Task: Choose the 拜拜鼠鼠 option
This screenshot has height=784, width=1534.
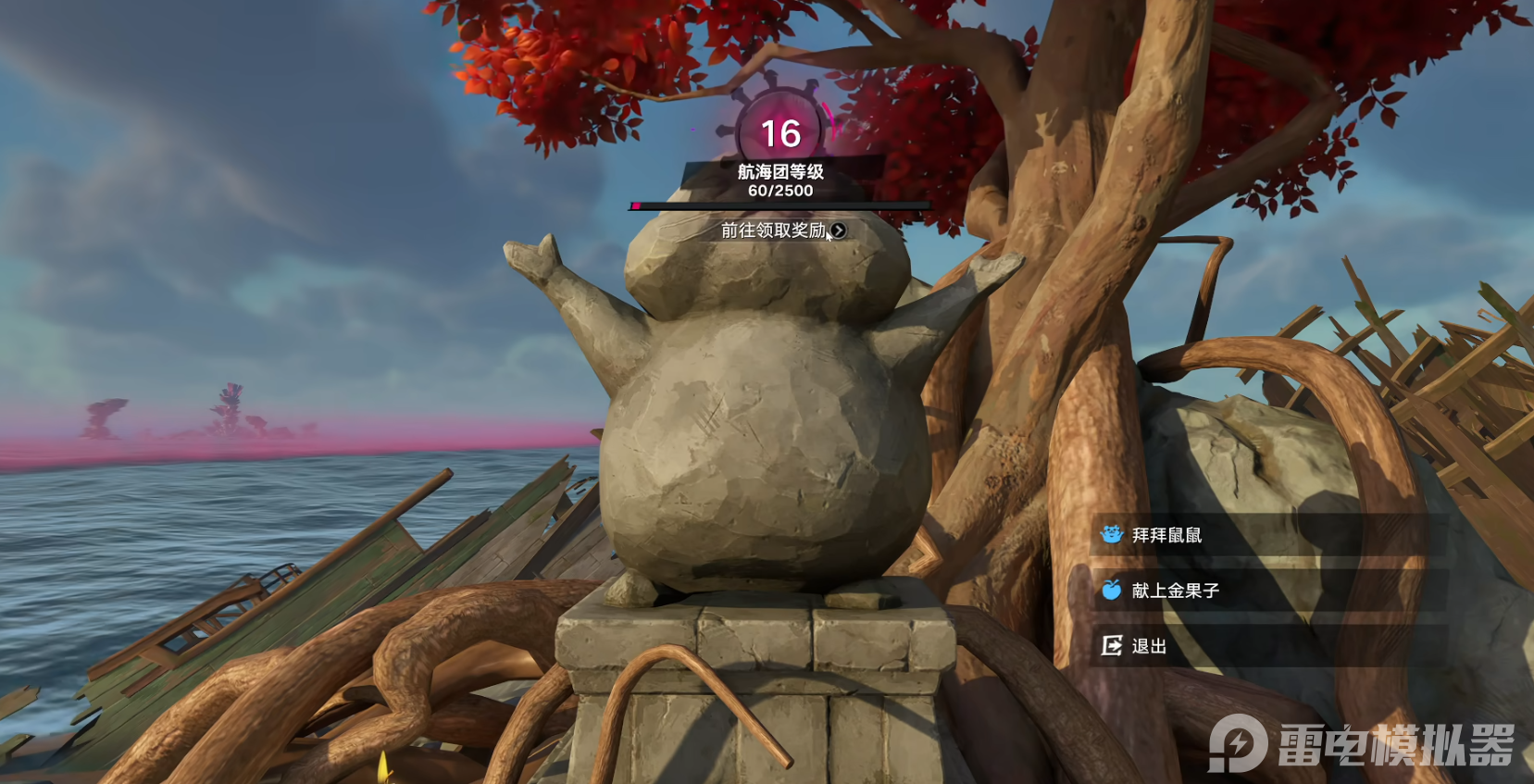Action: [x=1166, y=535]
